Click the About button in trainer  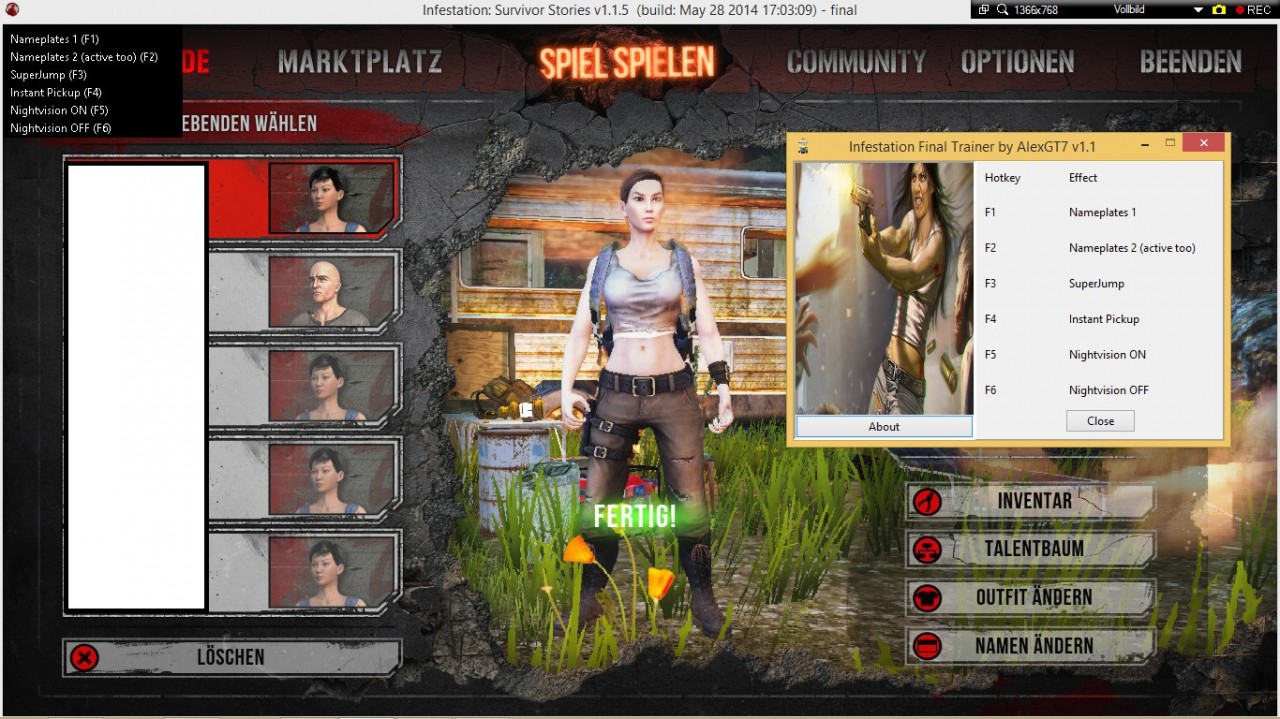pos(884,427)
